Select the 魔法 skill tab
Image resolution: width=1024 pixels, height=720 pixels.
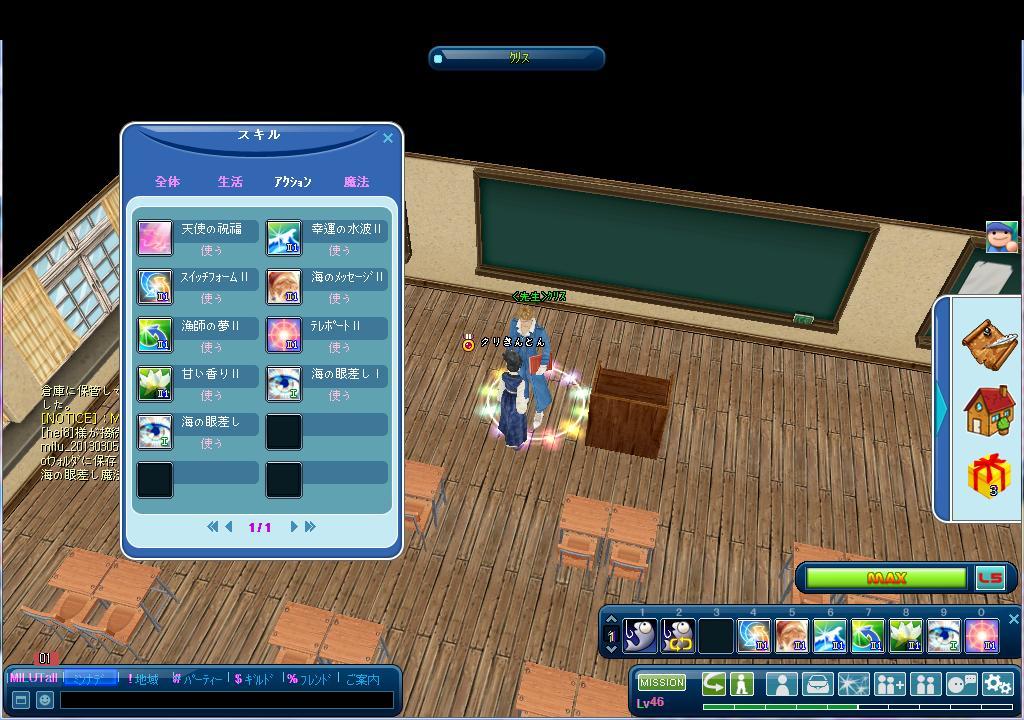coord(356,182)
